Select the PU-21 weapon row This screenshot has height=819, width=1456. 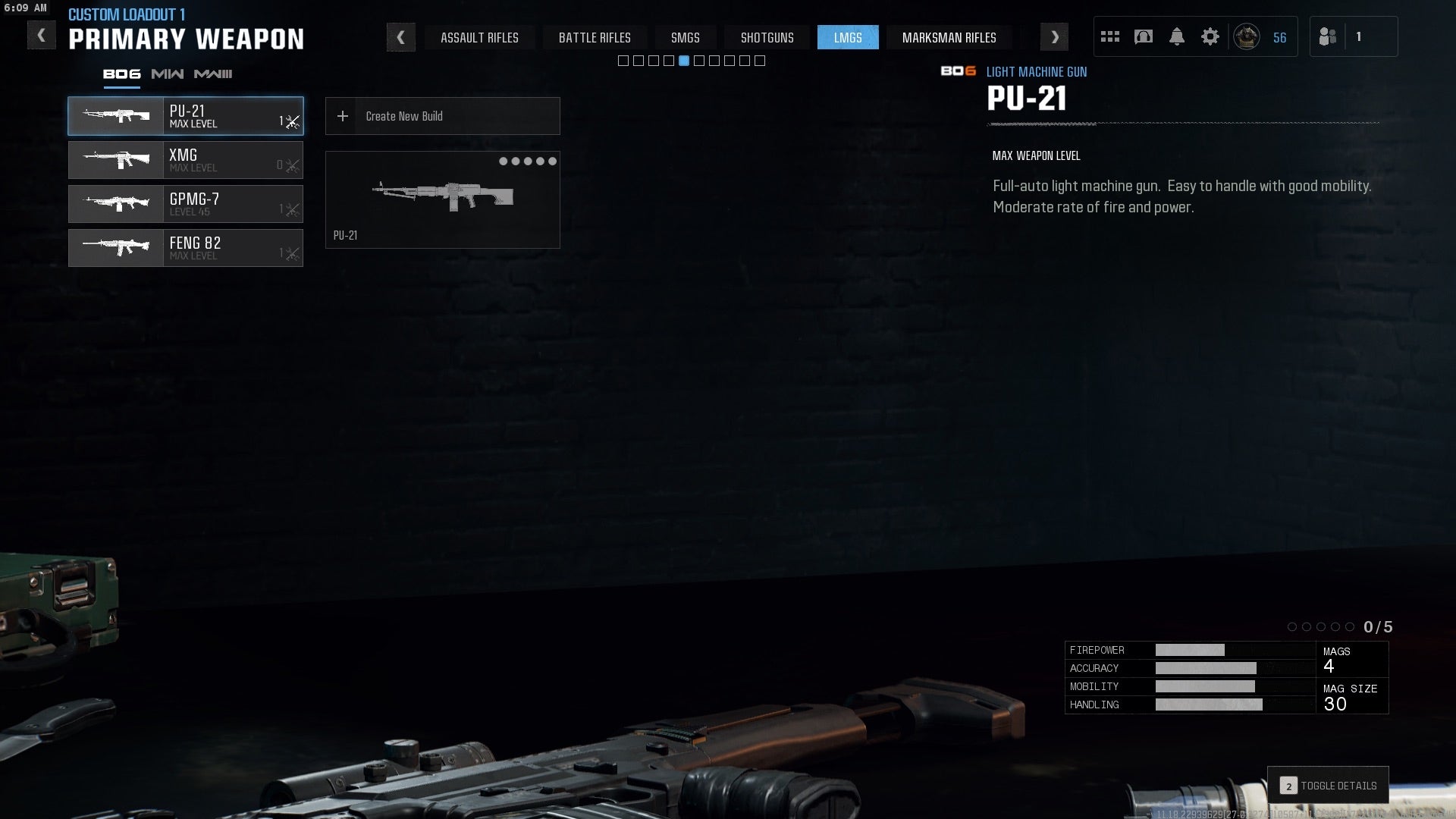186,116
